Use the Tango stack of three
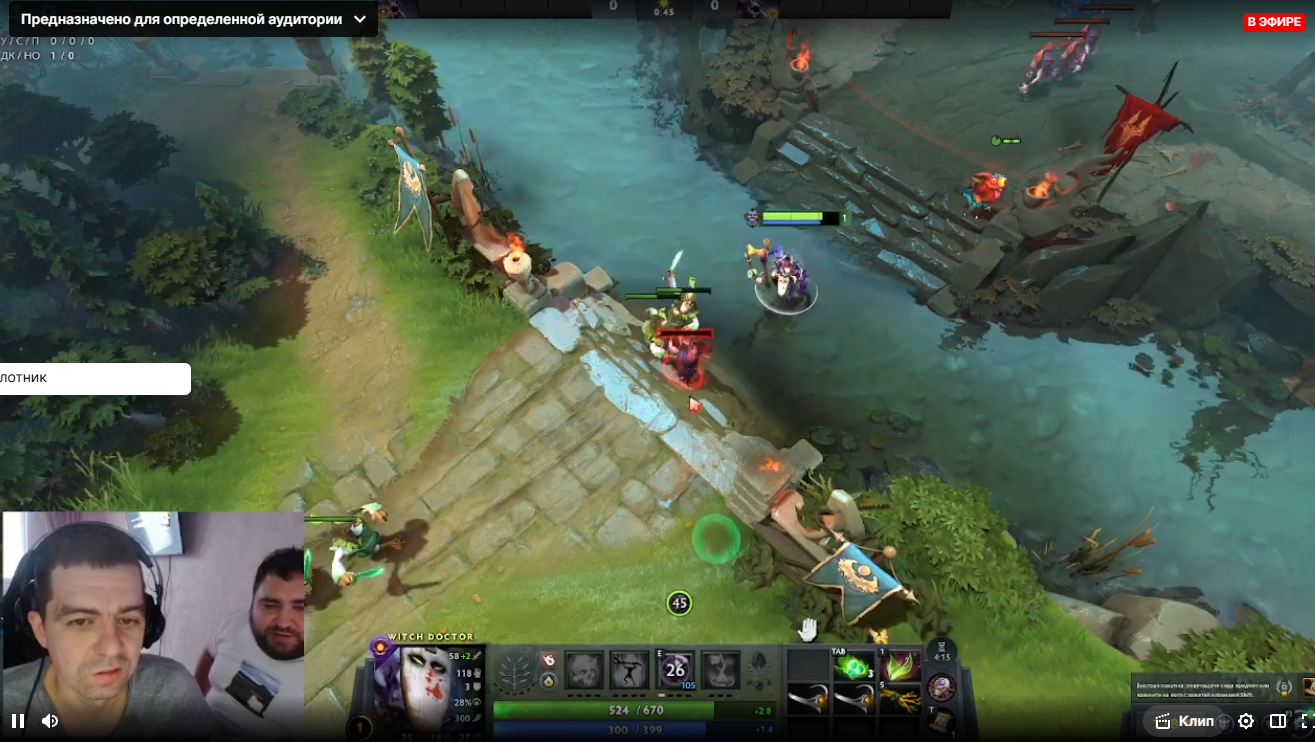This screenshot has width=1315, height=742. coord(853,667)
